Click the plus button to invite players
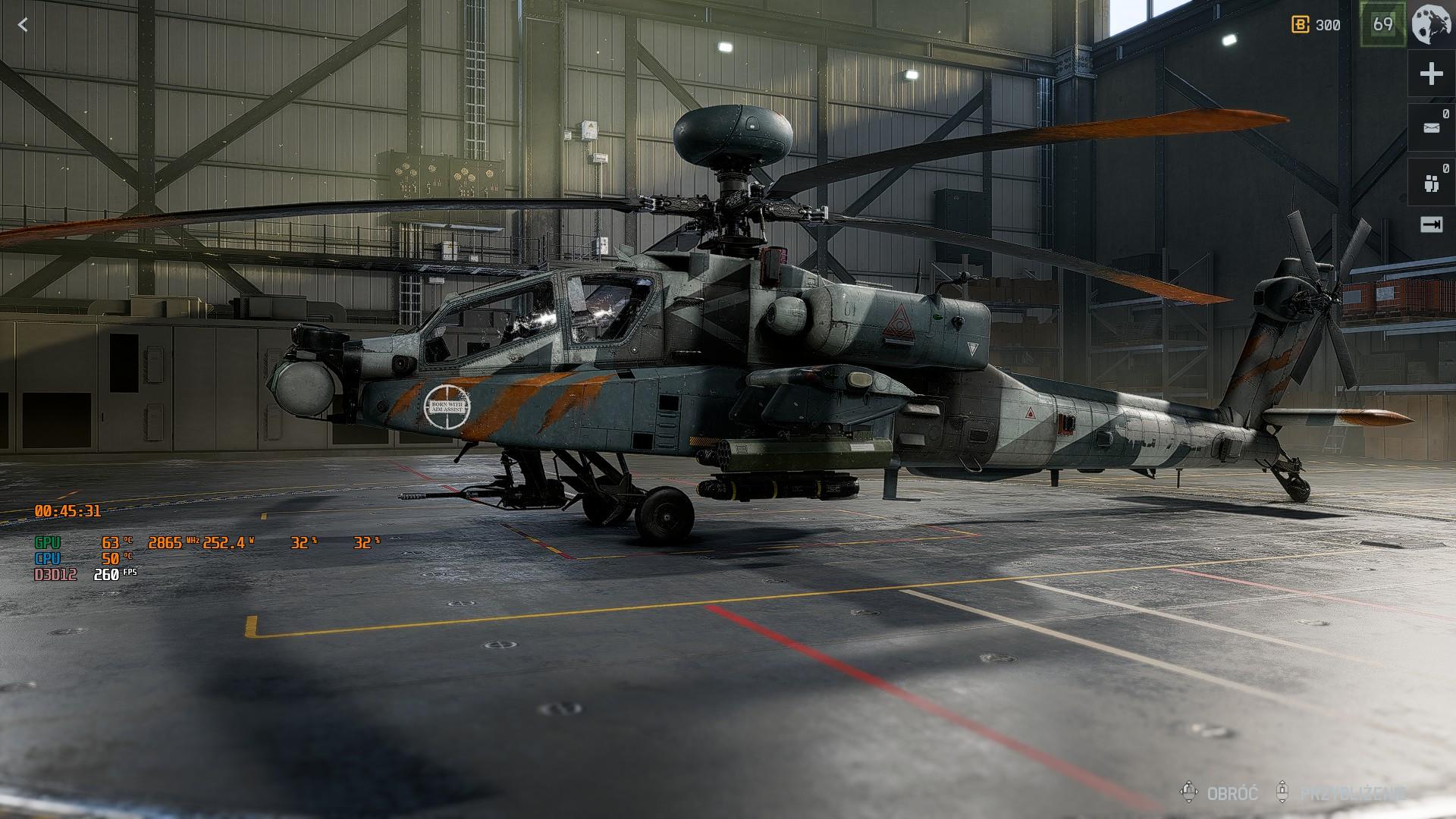This screenshot has width=1456, height=819. point(1431,74)
